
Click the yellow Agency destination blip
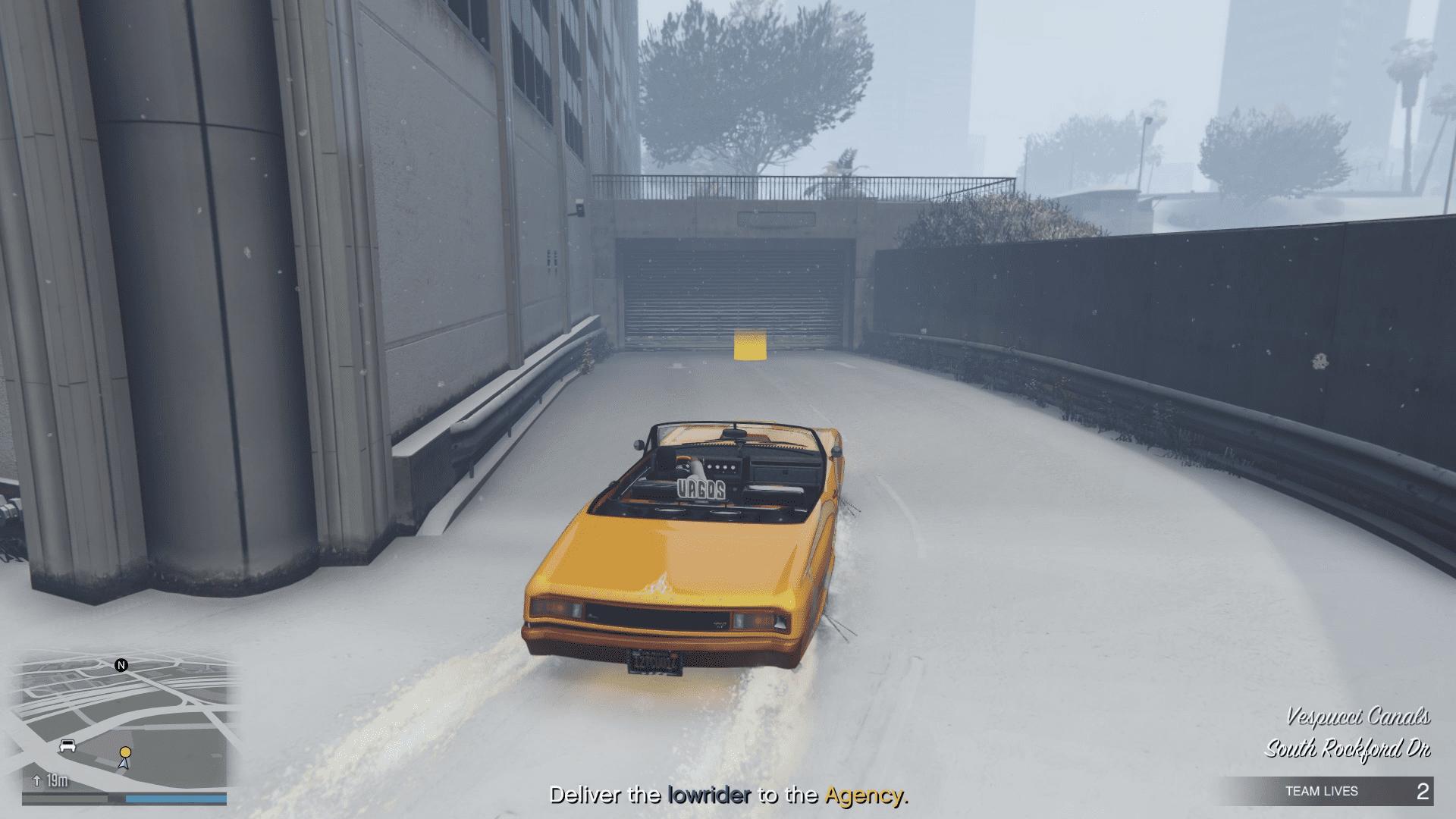pos(125,752)
